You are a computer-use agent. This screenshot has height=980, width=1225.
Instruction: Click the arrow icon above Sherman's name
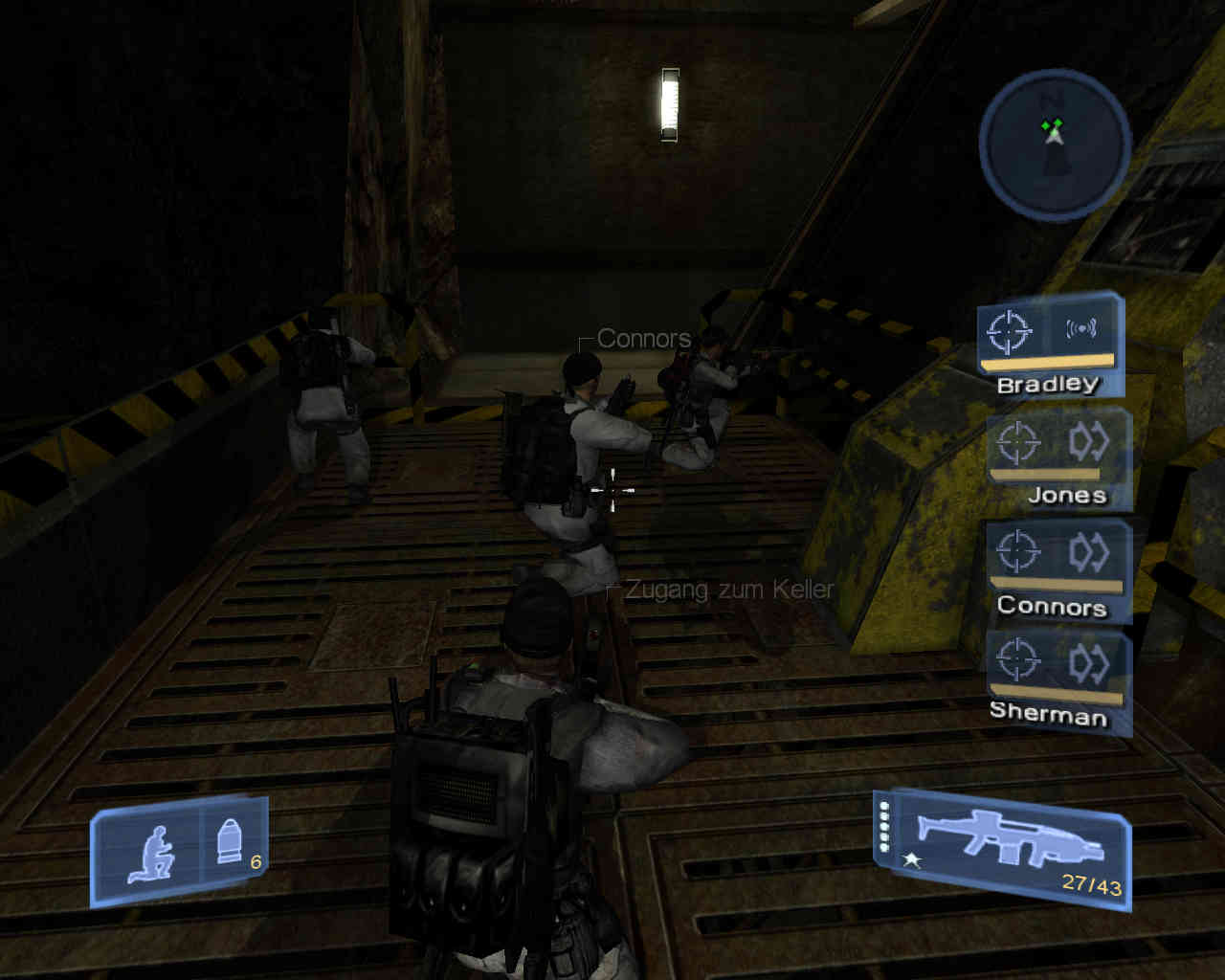click(1089, 661)
